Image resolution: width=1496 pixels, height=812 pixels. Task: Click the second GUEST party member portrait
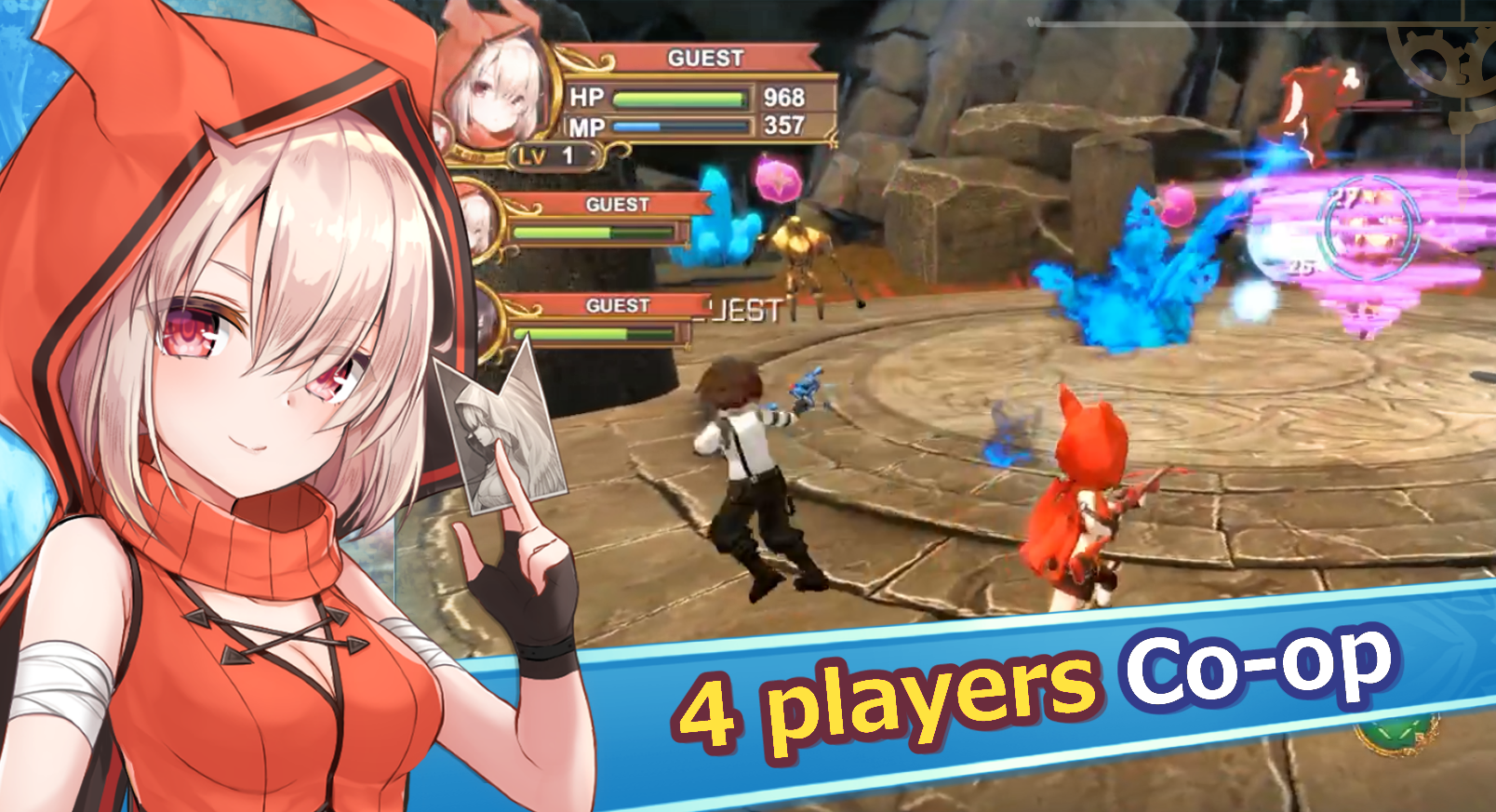[483, 228]
